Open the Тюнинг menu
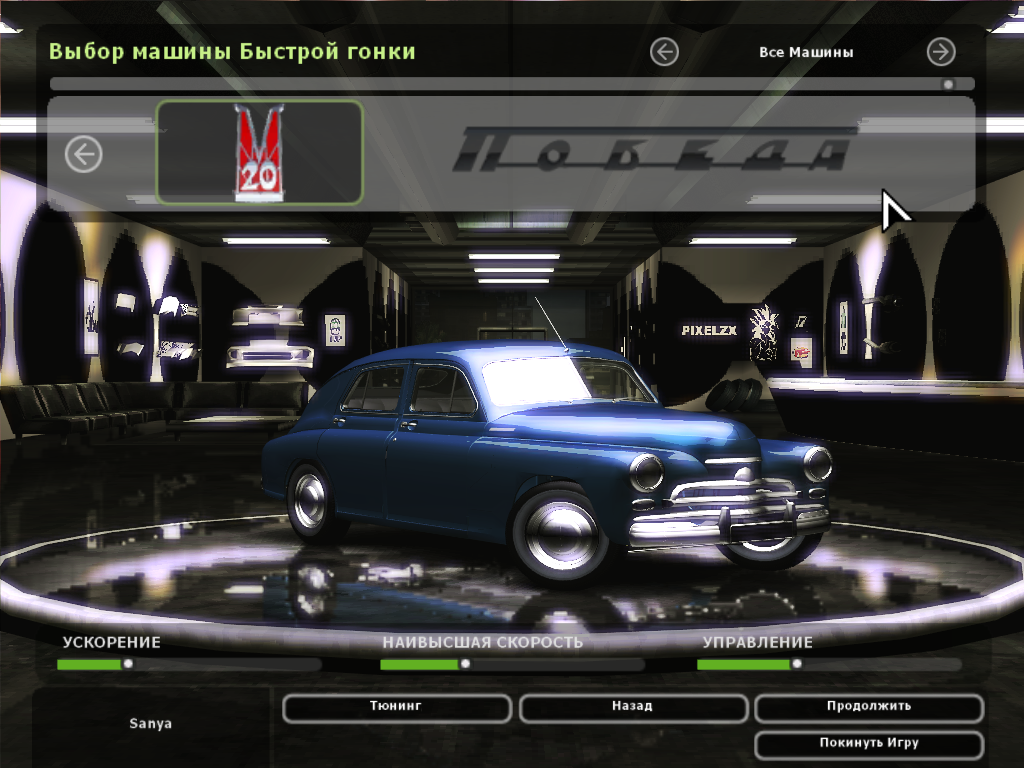Image resolution: width=1024 pixels, height=768 pixels. [396, 707]
